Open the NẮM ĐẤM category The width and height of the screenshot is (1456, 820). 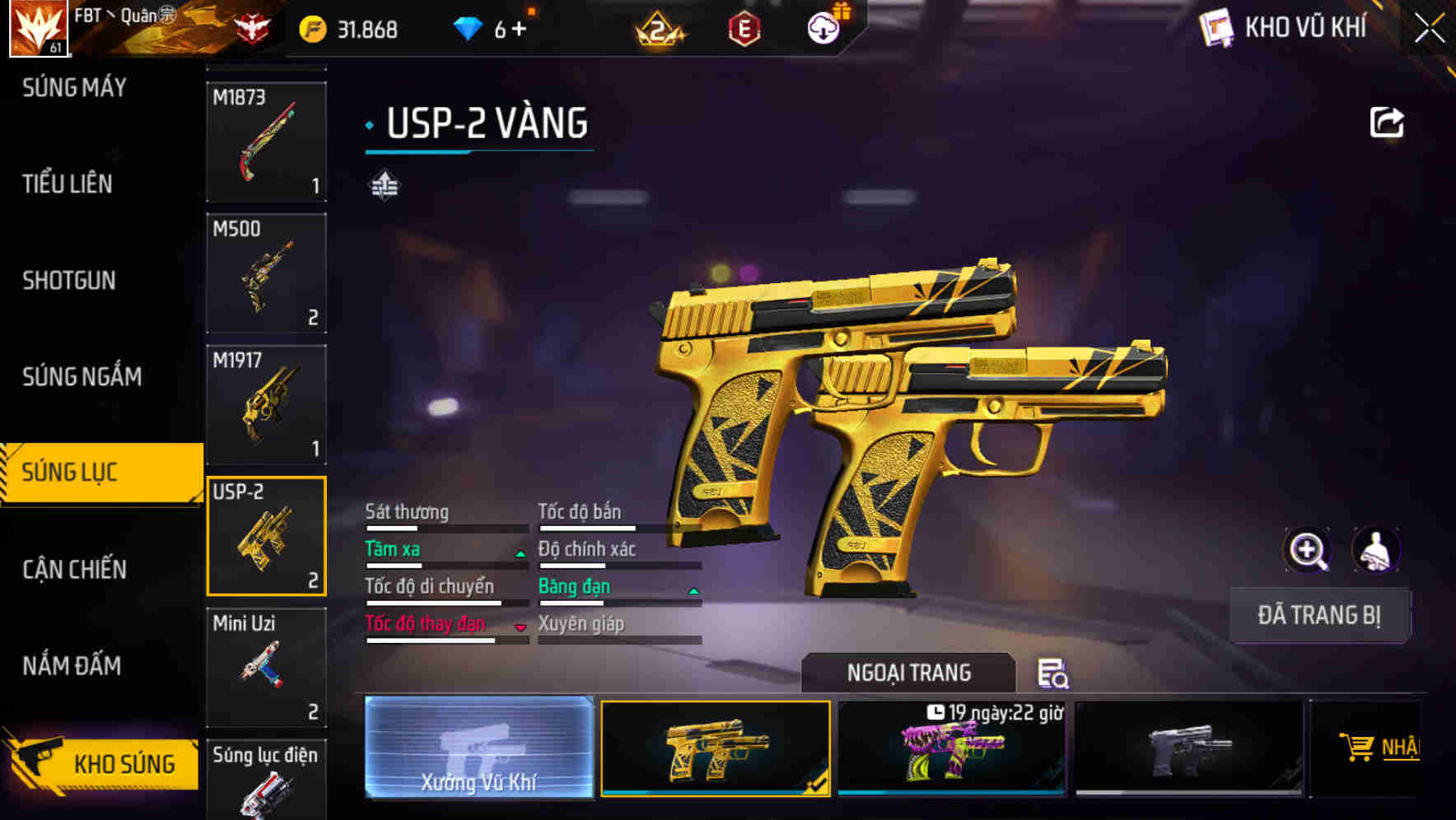(72, 665)
